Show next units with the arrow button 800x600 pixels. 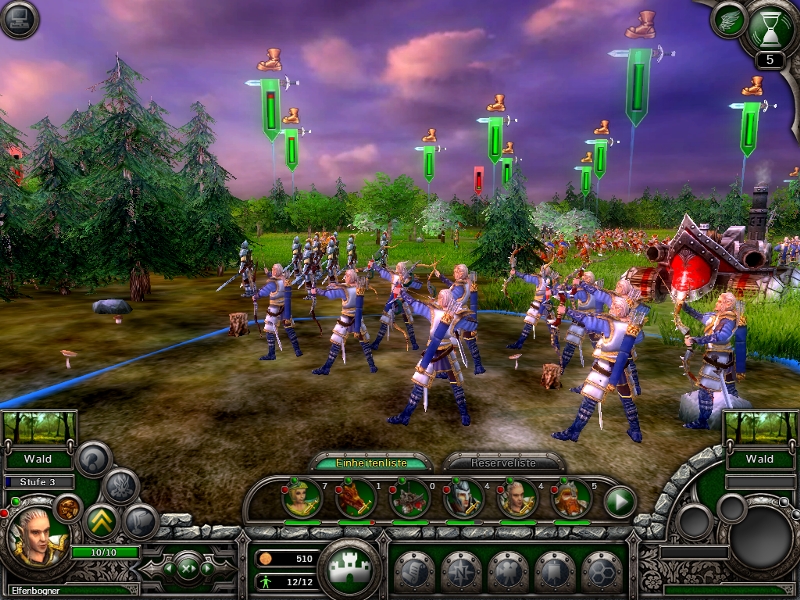point(620,500)
